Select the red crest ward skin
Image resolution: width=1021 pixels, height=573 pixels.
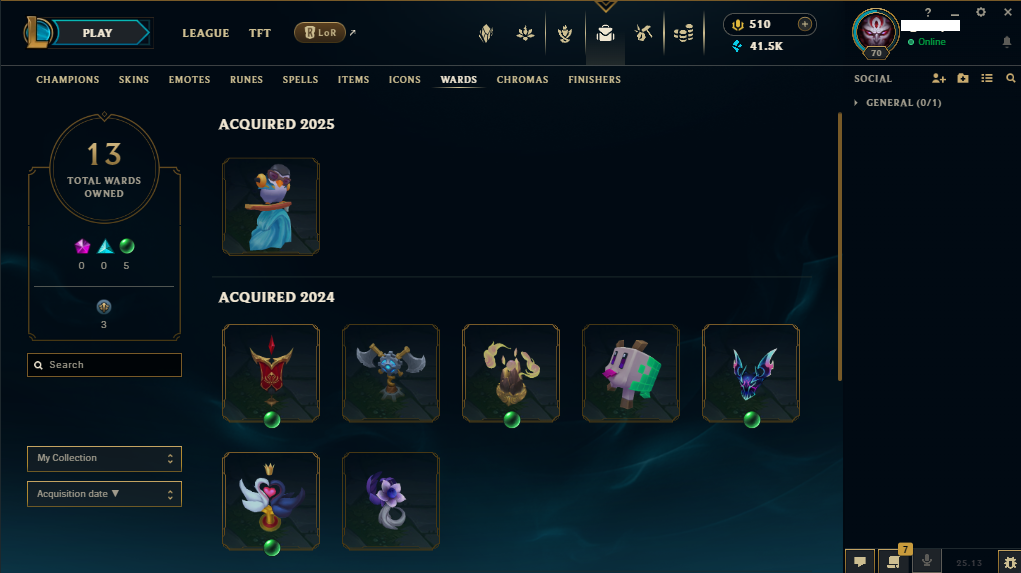click(x=271, y=372)
